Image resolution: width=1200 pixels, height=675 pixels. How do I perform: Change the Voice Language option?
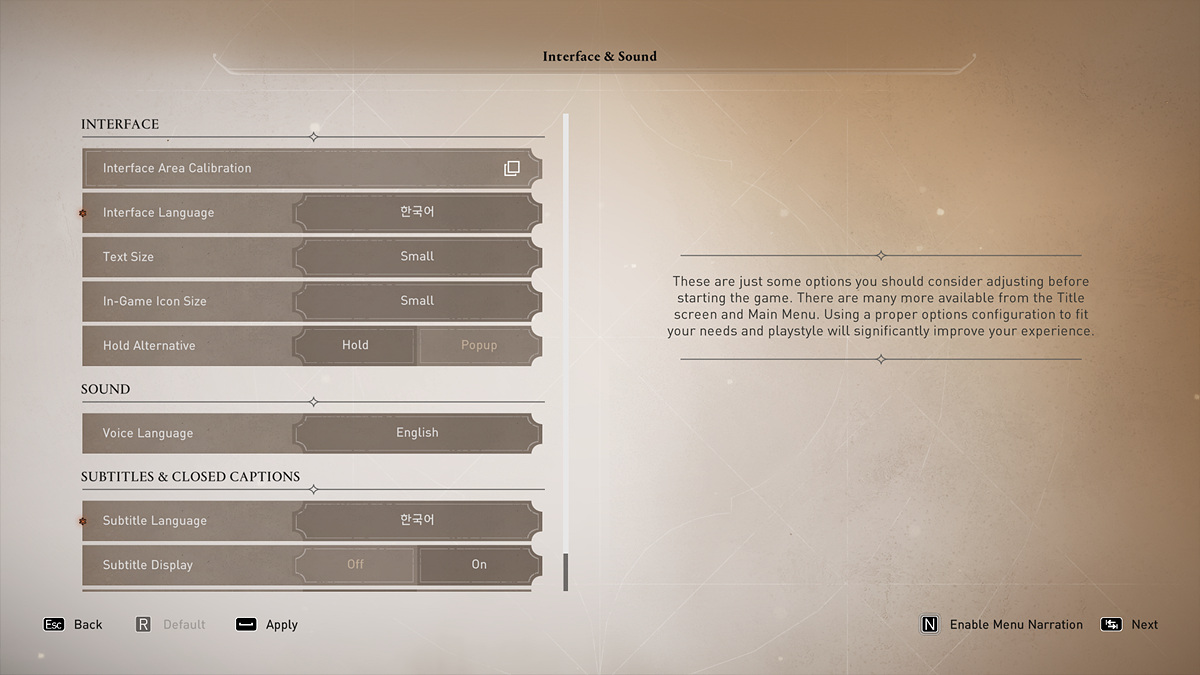click(x=417, y=433)
